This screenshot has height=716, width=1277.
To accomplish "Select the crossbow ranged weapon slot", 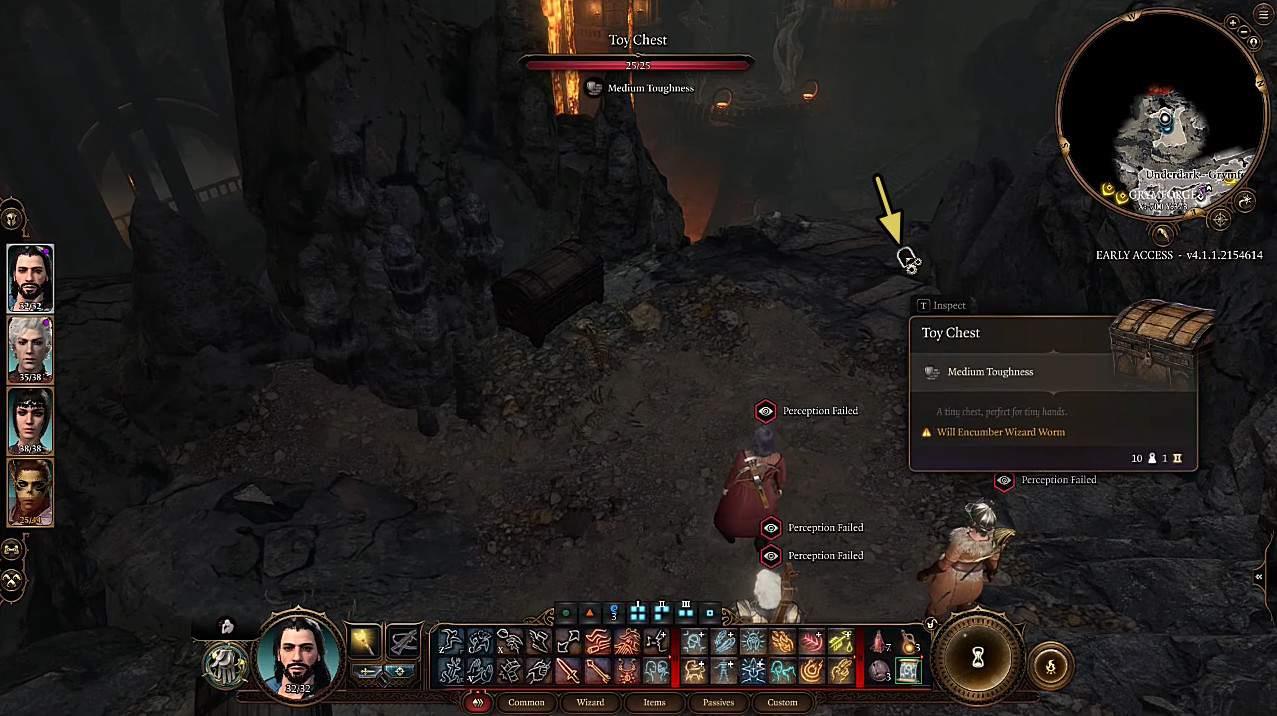I will (x=403, y=641).
